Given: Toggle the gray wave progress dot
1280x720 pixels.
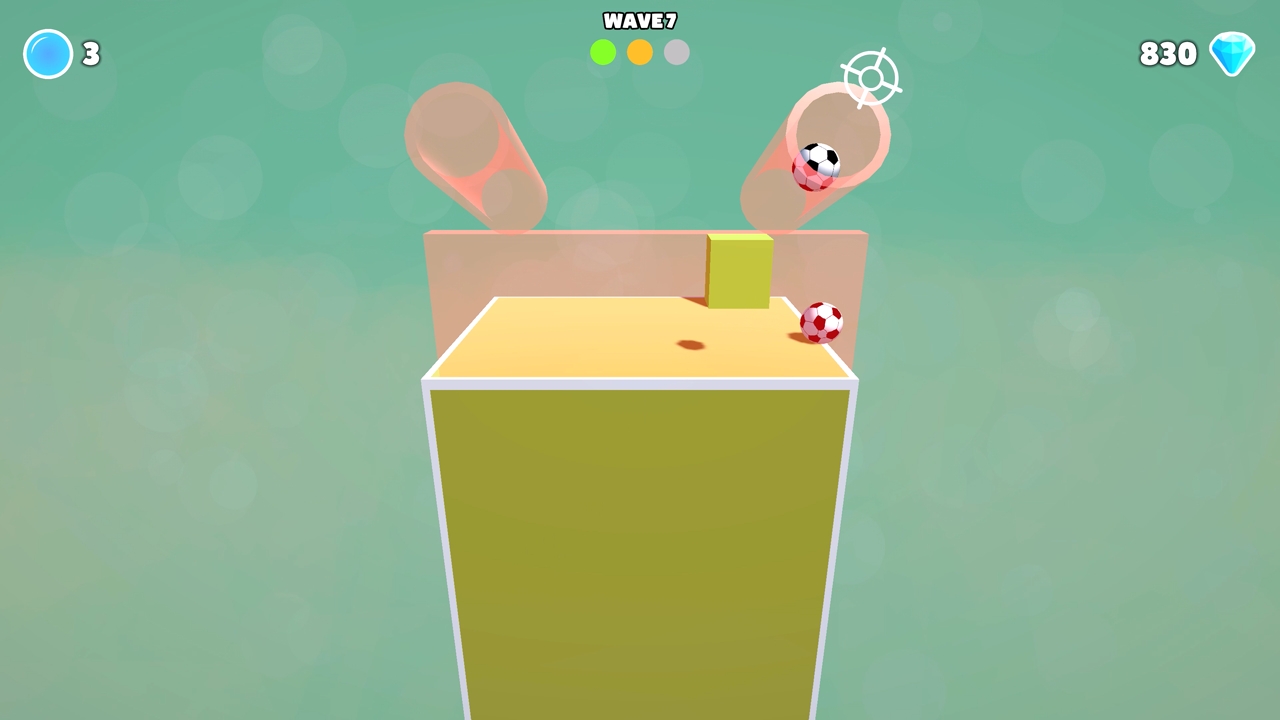Looking at the screenshot, I should [676, 52].
